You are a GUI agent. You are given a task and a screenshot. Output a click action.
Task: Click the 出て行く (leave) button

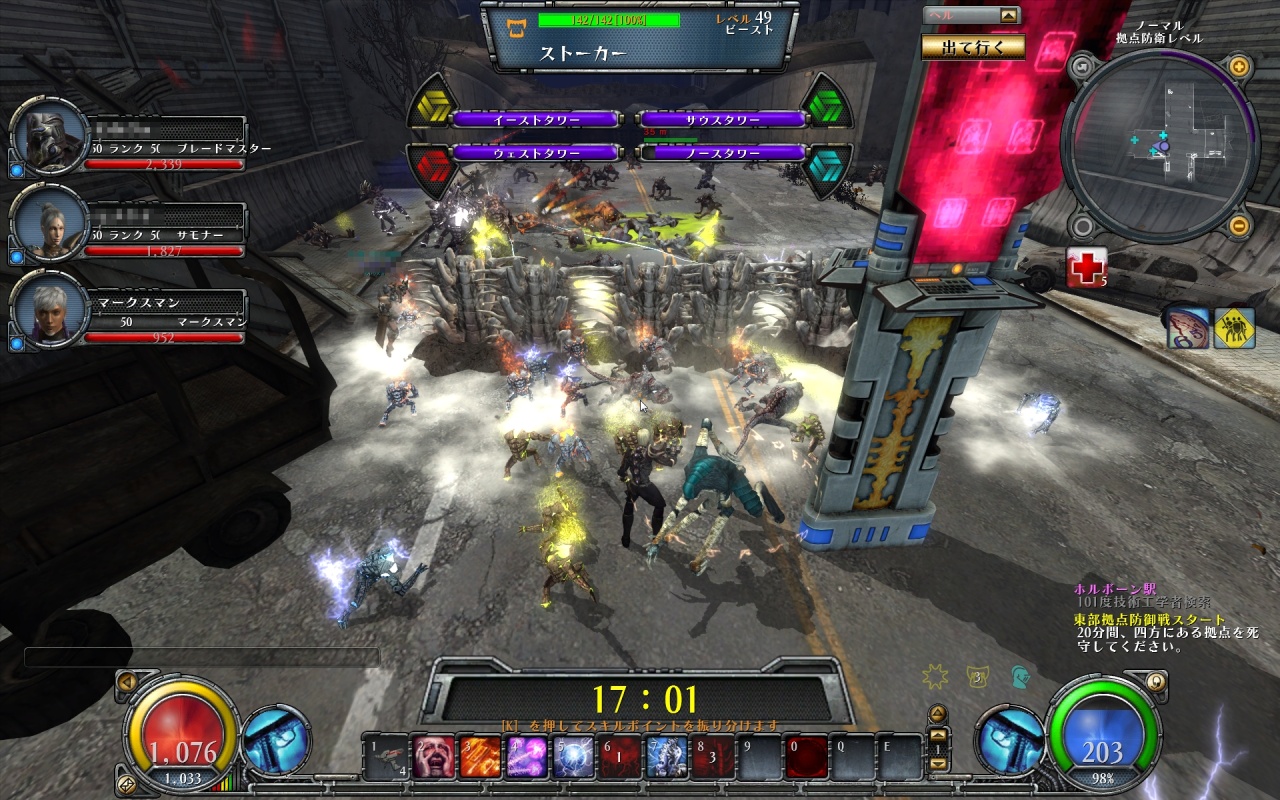[x=972, y=46]
